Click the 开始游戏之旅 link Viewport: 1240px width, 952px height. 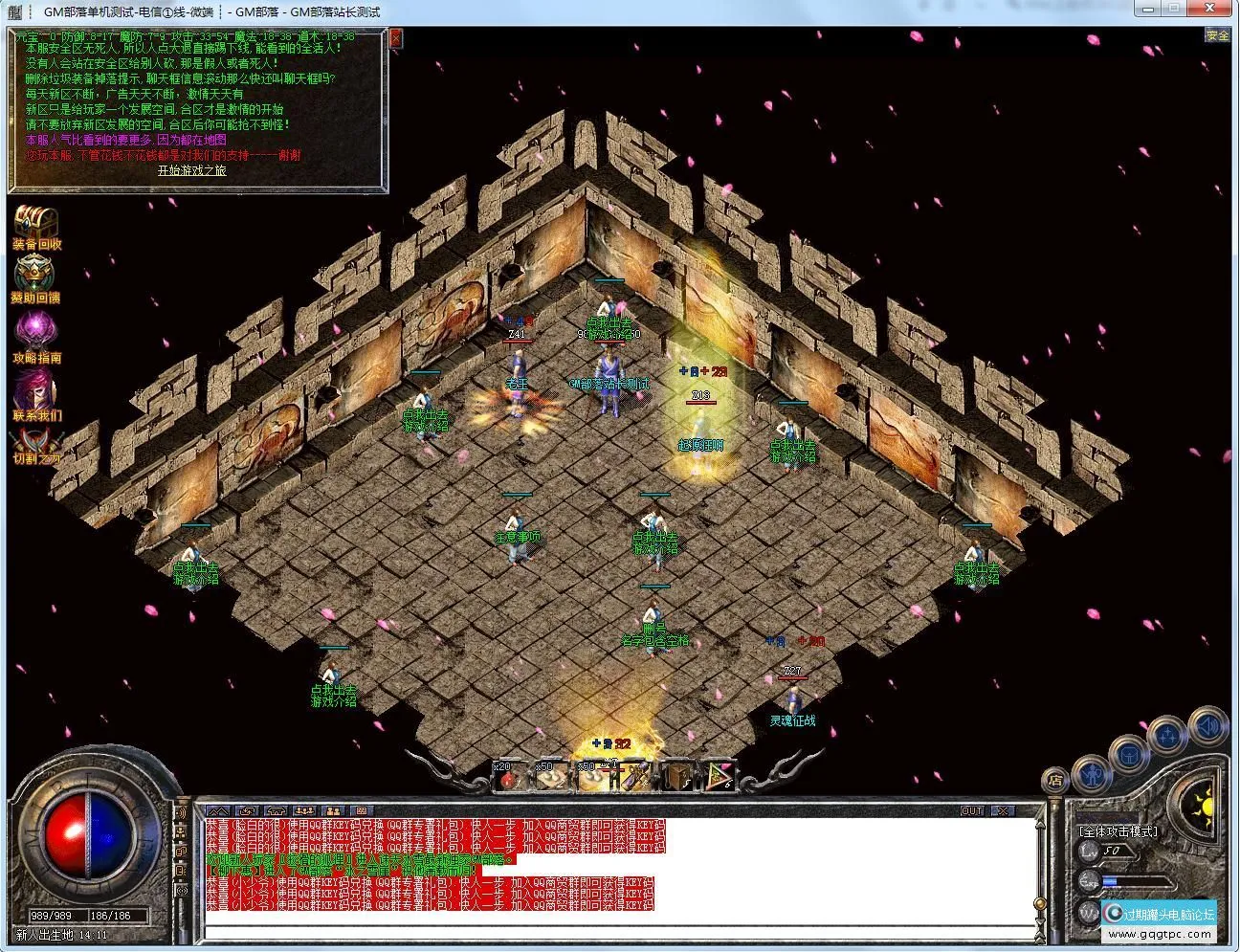(x=192, y=170)
